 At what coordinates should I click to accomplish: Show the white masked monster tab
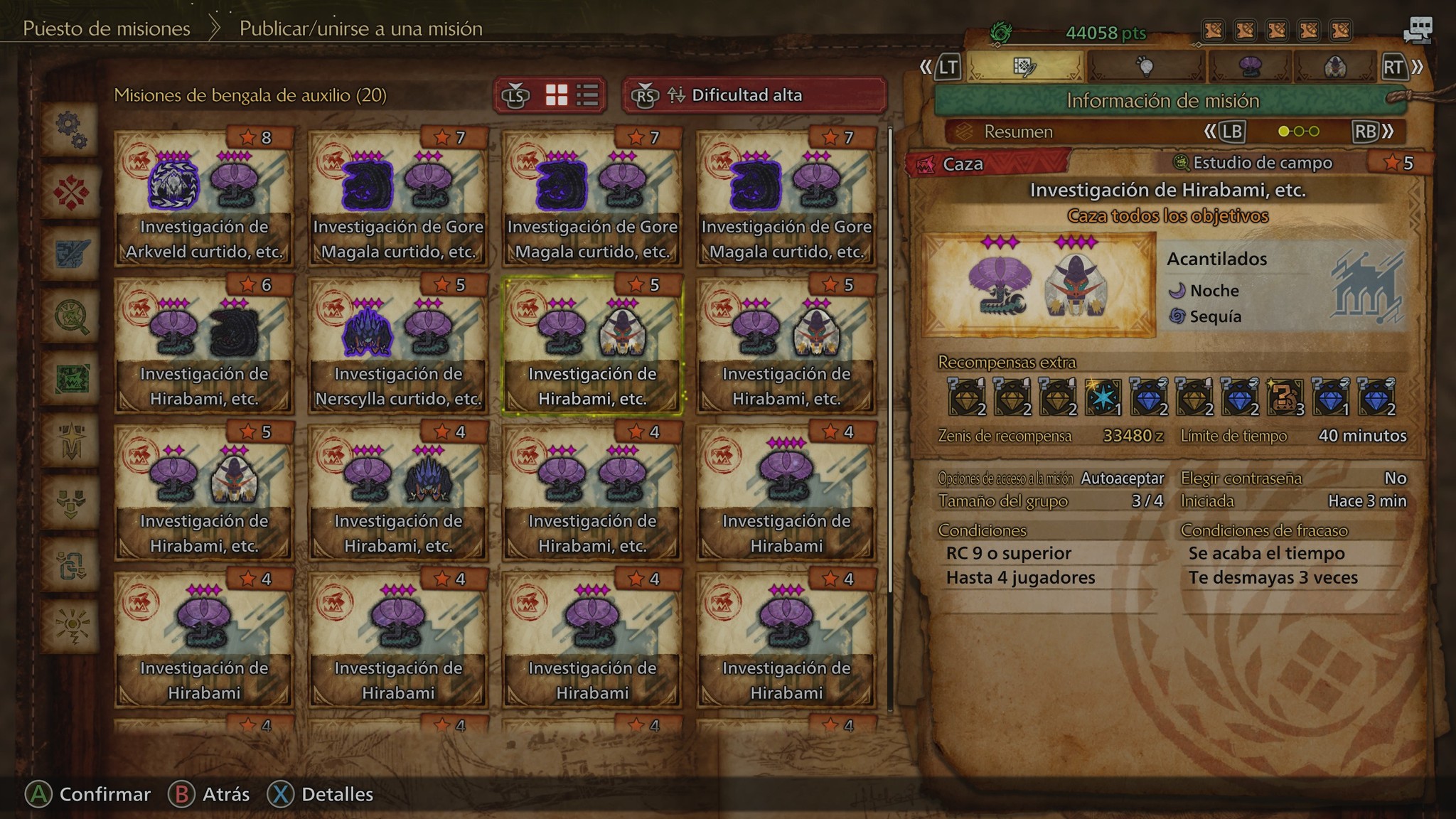tap(1334, 67)
